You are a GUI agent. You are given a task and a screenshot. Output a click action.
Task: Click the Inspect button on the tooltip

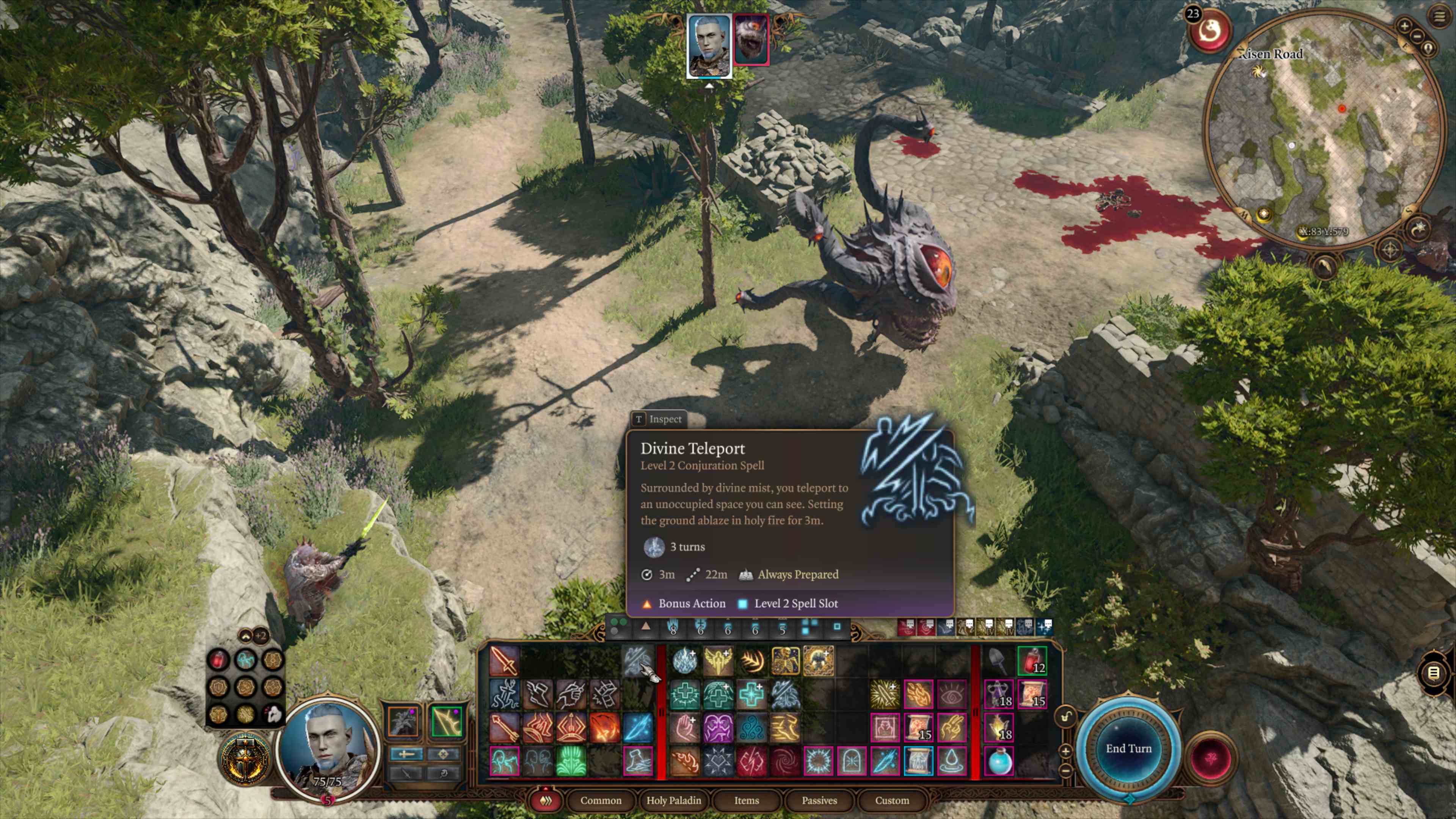point(659,419)
